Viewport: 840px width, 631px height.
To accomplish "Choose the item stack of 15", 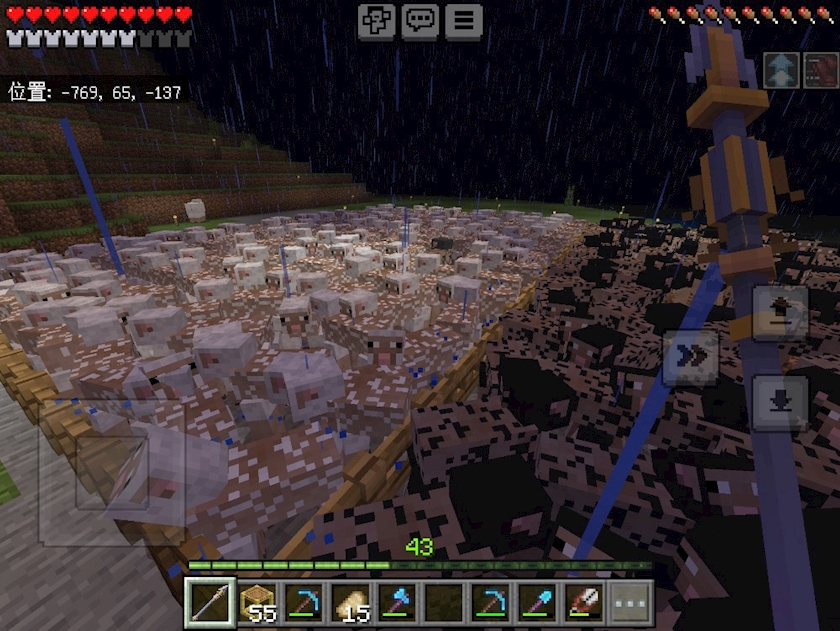I will [x=351, y=603].
